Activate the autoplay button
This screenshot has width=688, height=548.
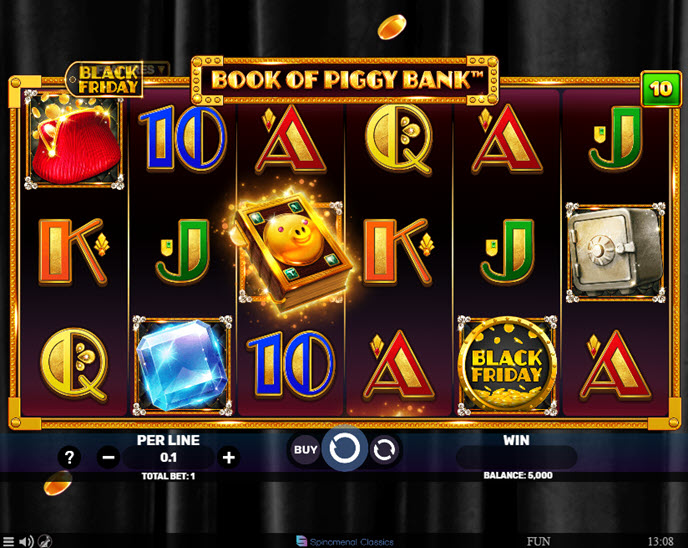click(384, 450)
